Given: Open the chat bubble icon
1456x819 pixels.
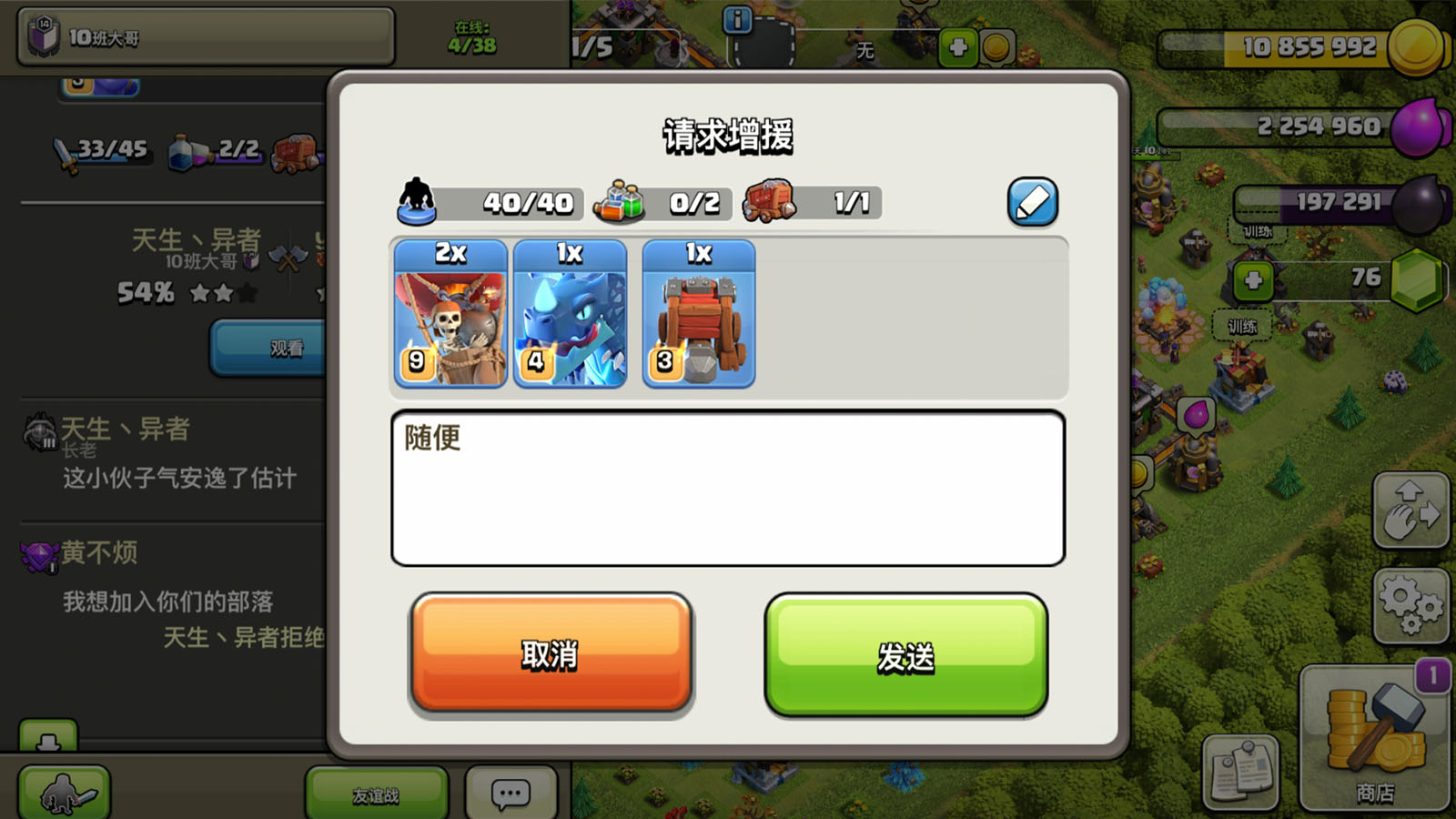Looking at the screenshot, I should 509,793.
